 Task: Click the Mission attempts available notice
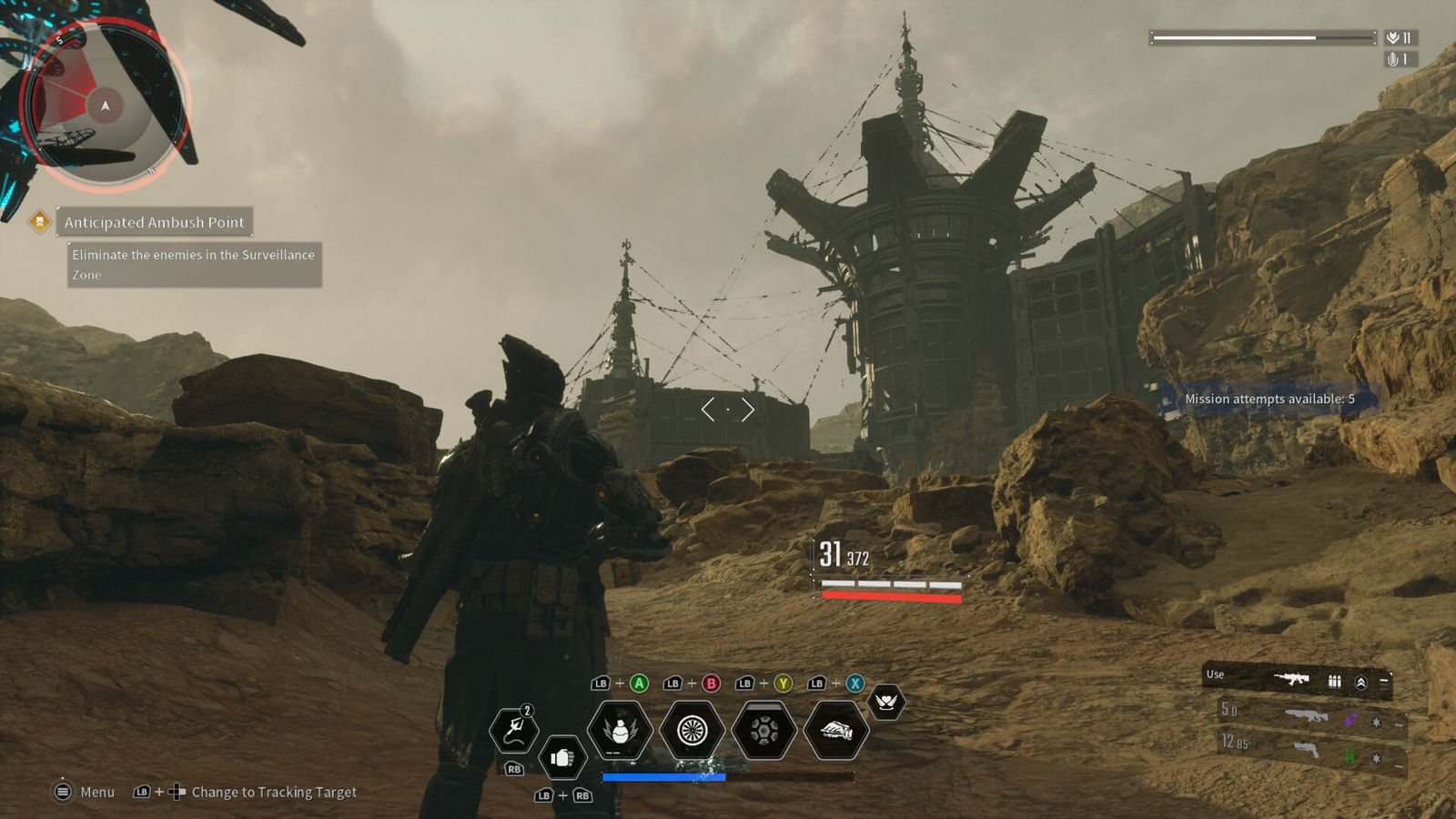(1269, 399)
